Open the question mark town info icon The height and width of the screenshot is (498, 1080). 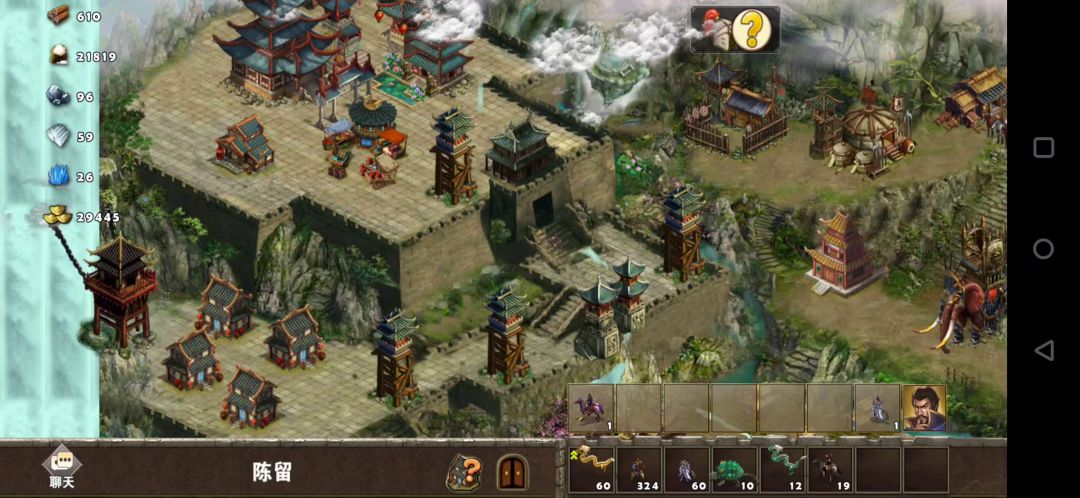tap(464, 471)
